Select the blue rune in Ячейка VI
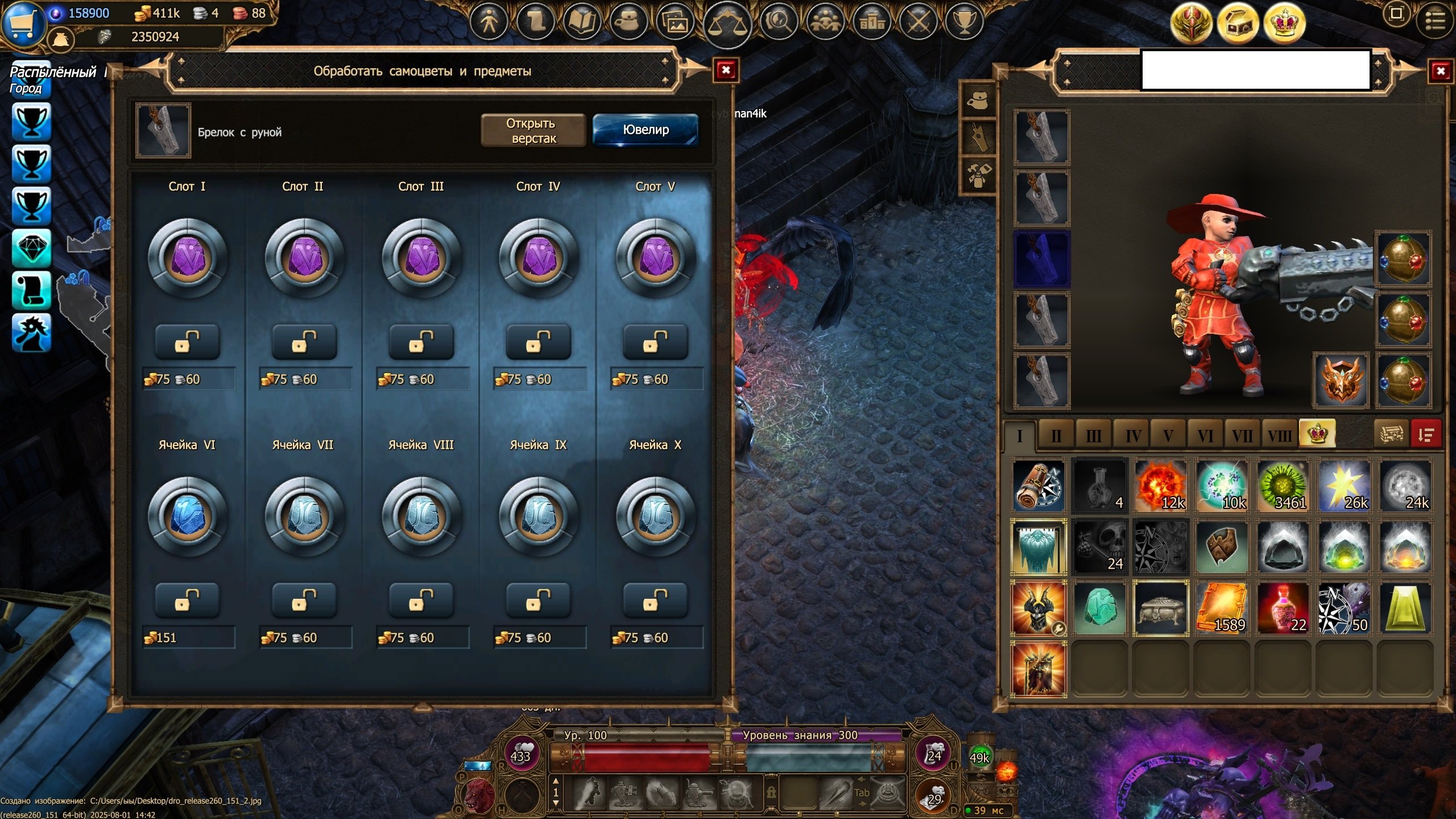This screenshot has height=819, width=1456. (x=187, y=517)
